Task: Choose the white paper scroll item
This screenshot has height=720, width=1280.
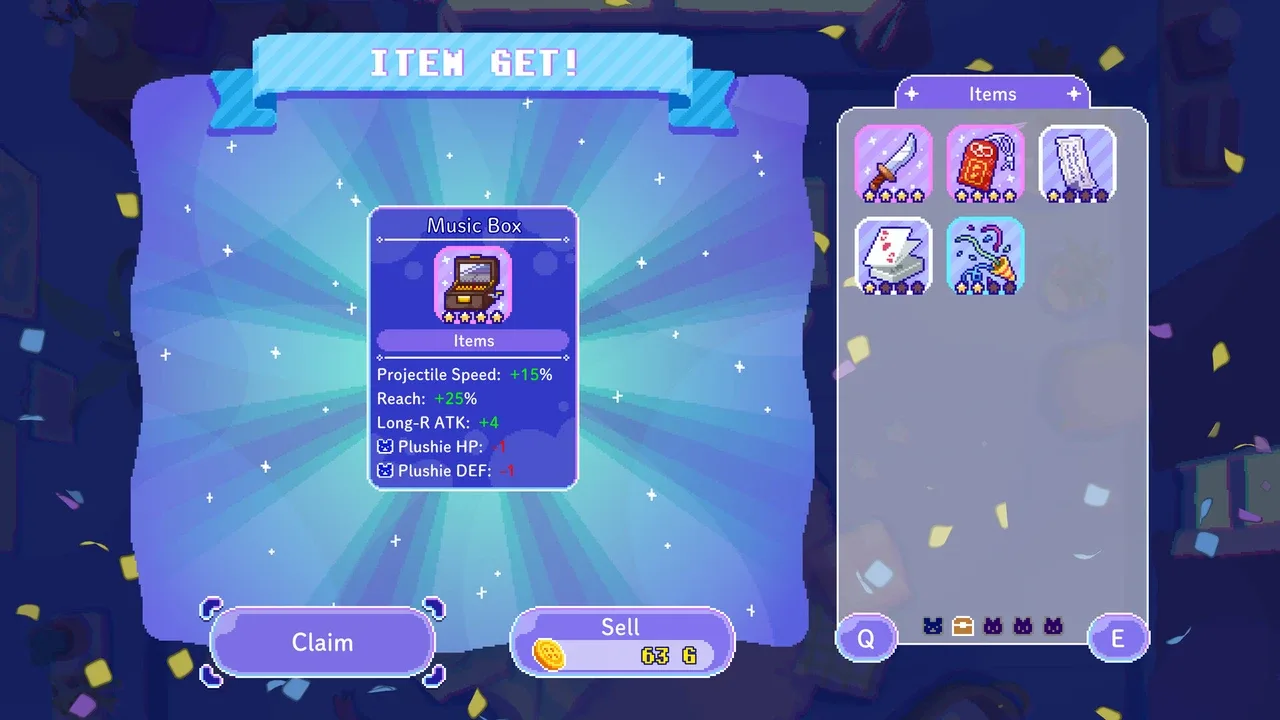Action: click(1077, 164)
